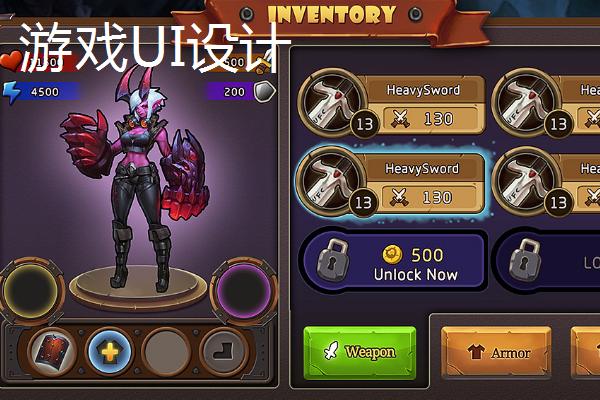The width and height of the screenshot is (600, 400).
Task: Switch to the Weapon category tab
Action: point(360,352)
